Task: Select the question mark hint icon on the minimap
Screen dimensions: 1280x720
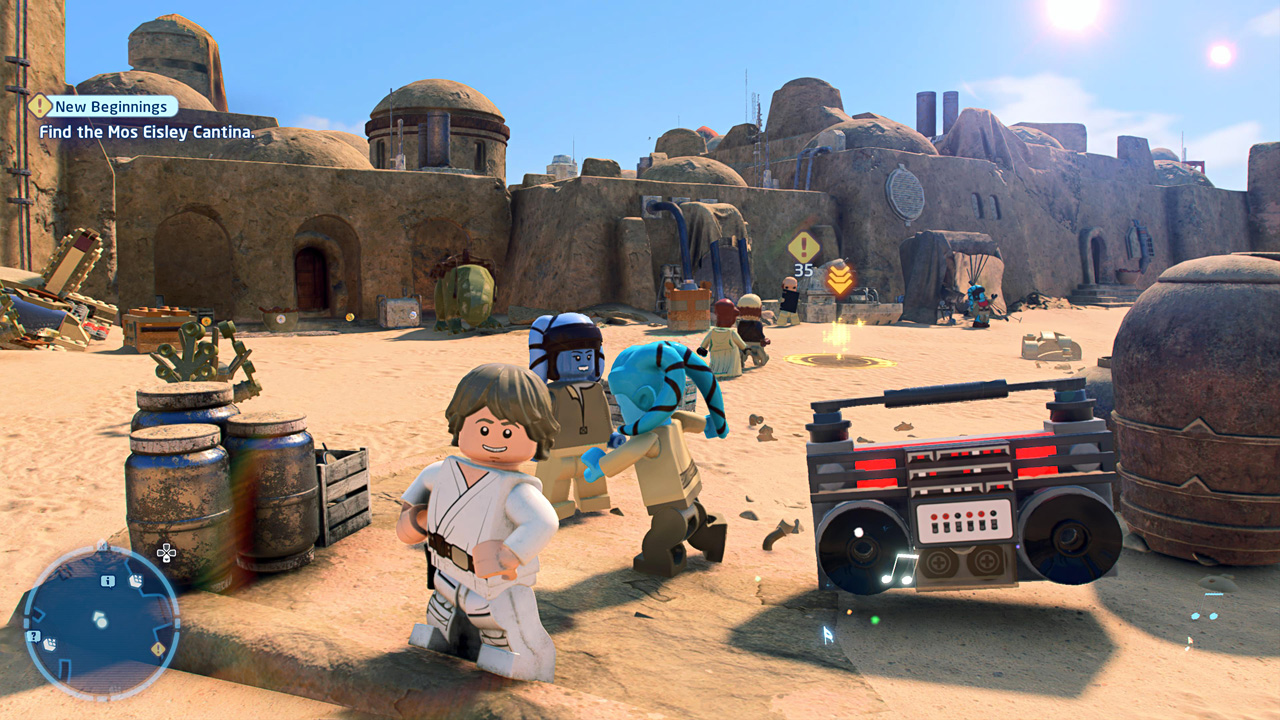Action: [x=33, y=635]
